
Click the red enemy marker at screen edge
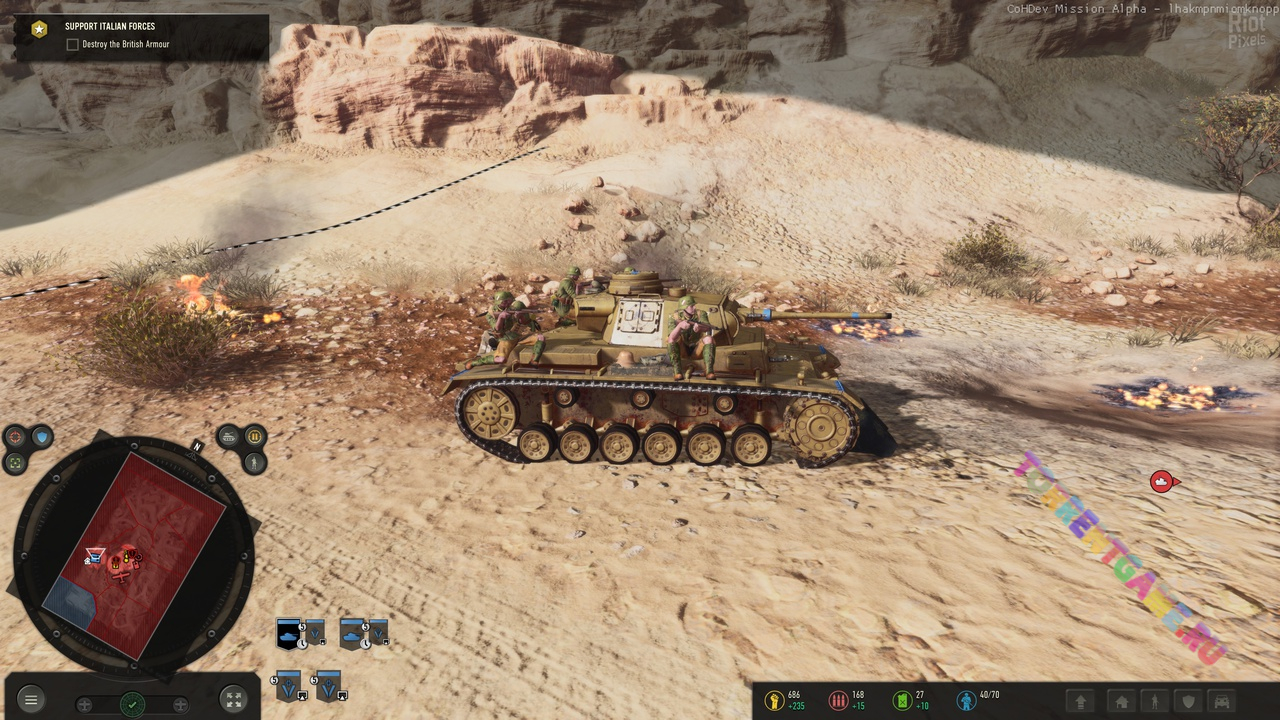(1162, 482)
